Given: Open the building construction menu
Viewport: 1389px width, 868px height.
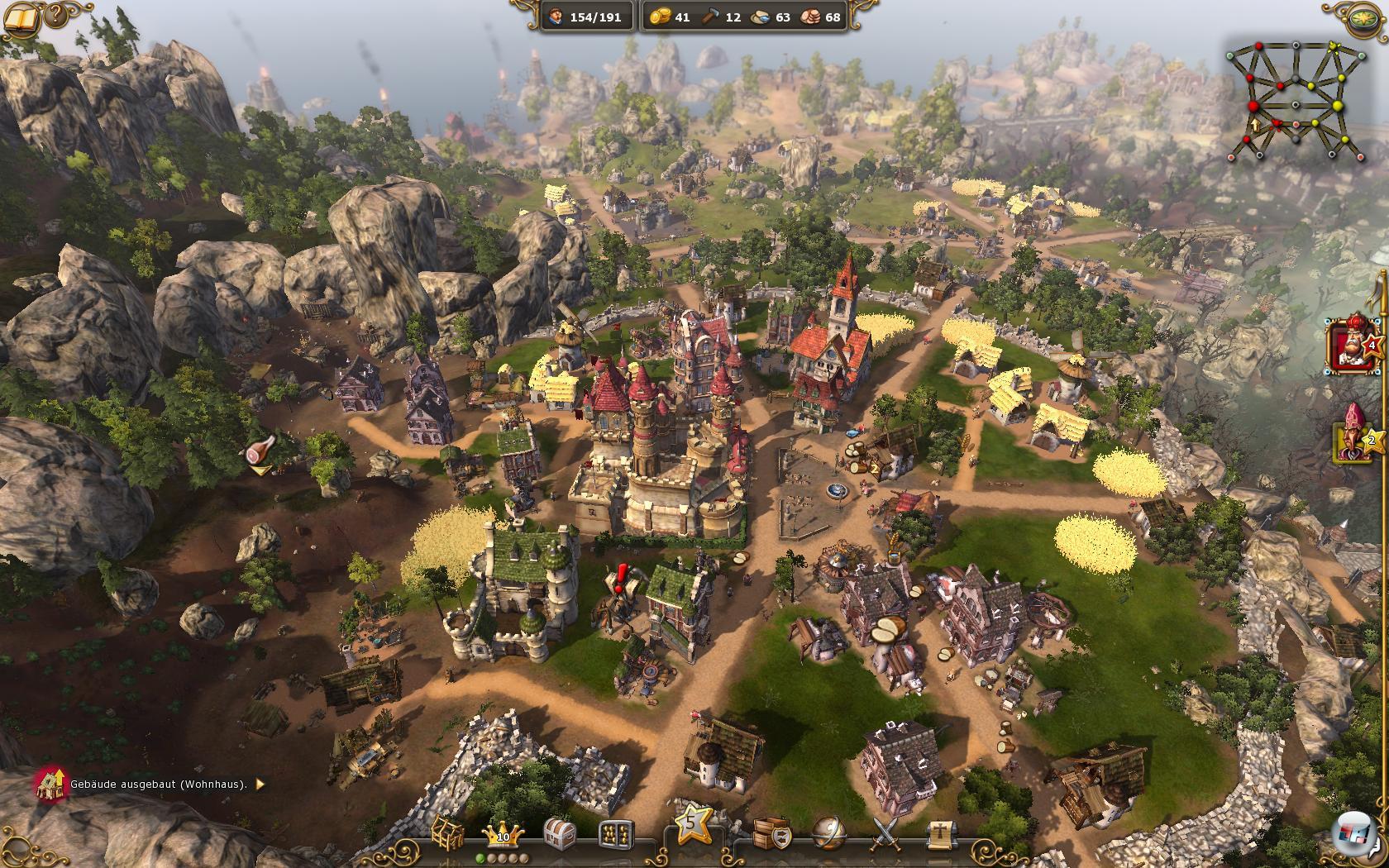Looking at the screenshot, I should click(x=447, y=835).
